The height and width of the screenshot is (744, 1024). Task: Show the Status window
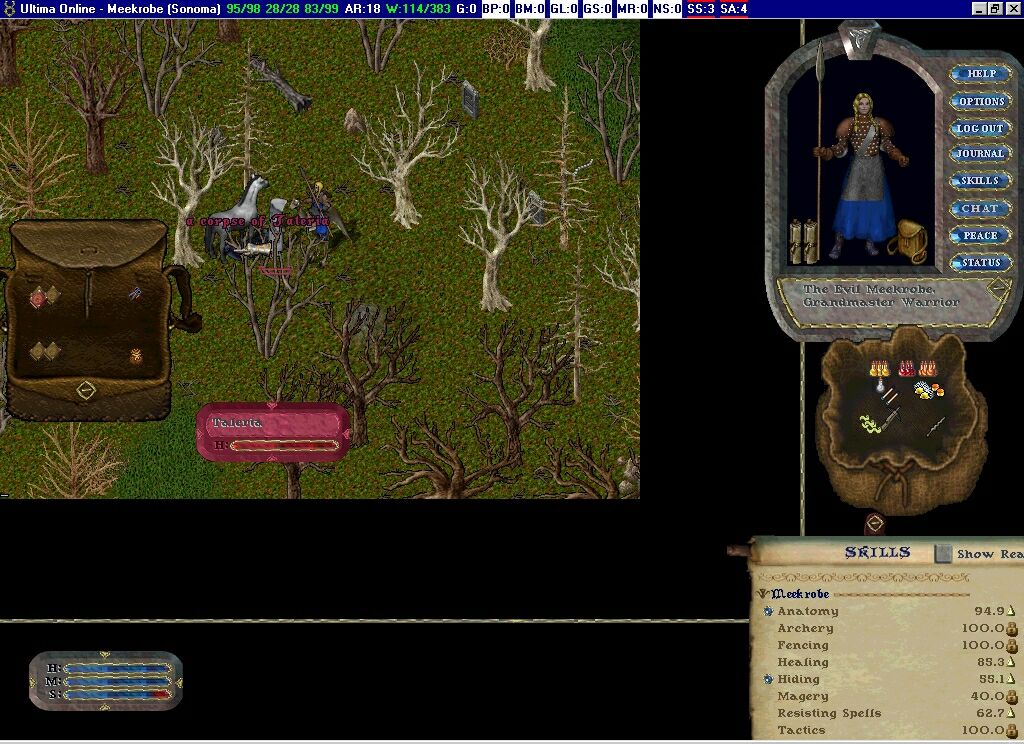tap(980, 262)
